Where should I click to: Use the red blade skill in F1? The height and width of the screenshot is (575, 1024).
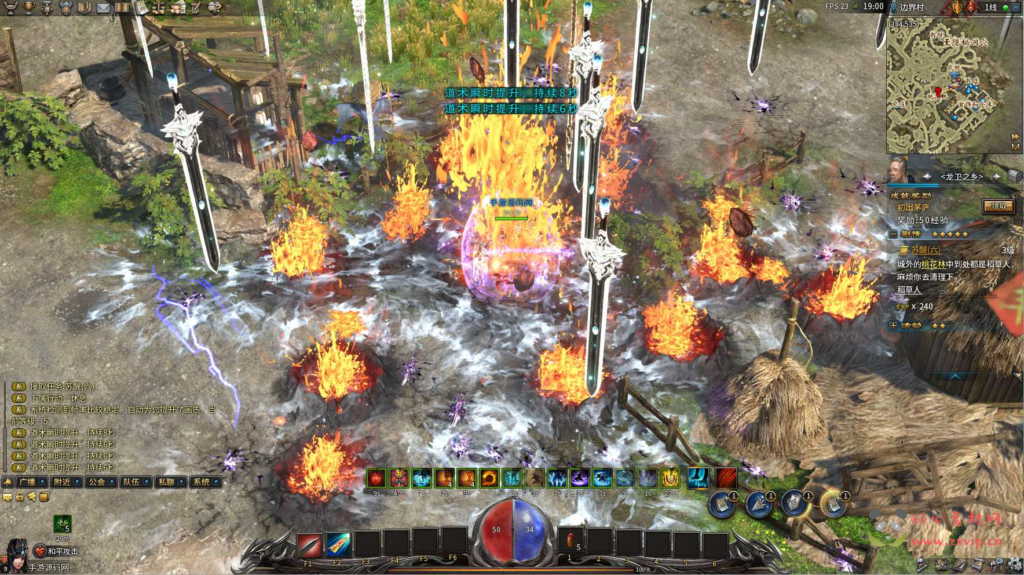pyautogui.click(x=309, y=544)
